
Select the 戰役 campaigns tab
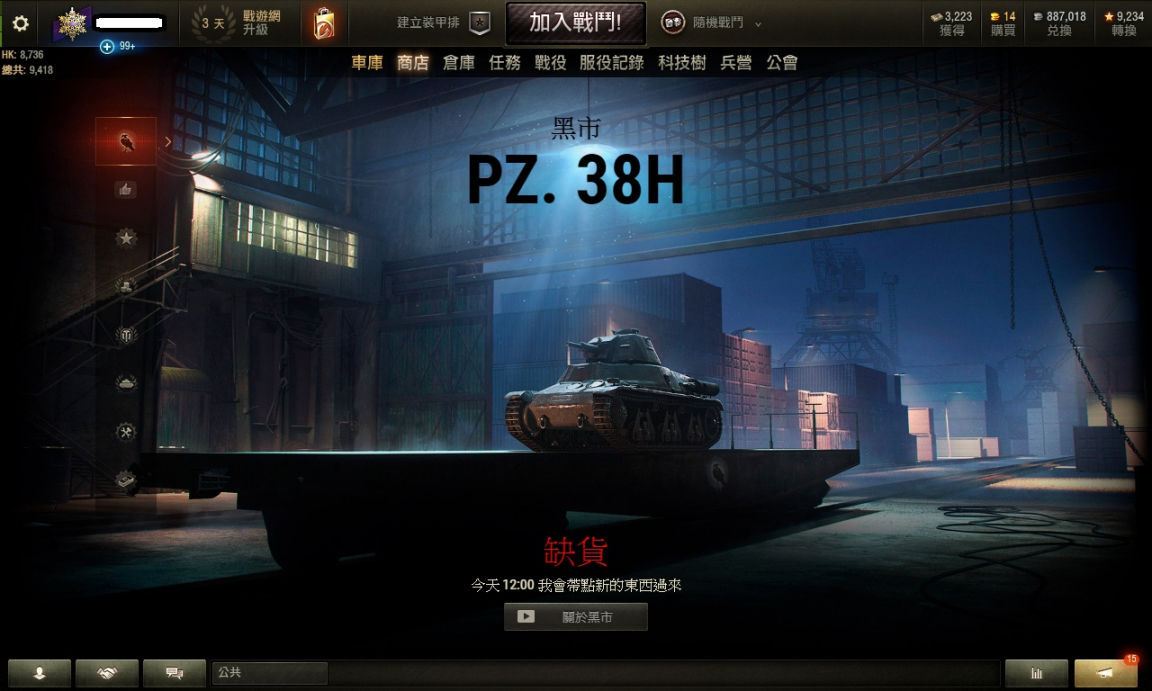pyautogui.click(x=551, y=63)
